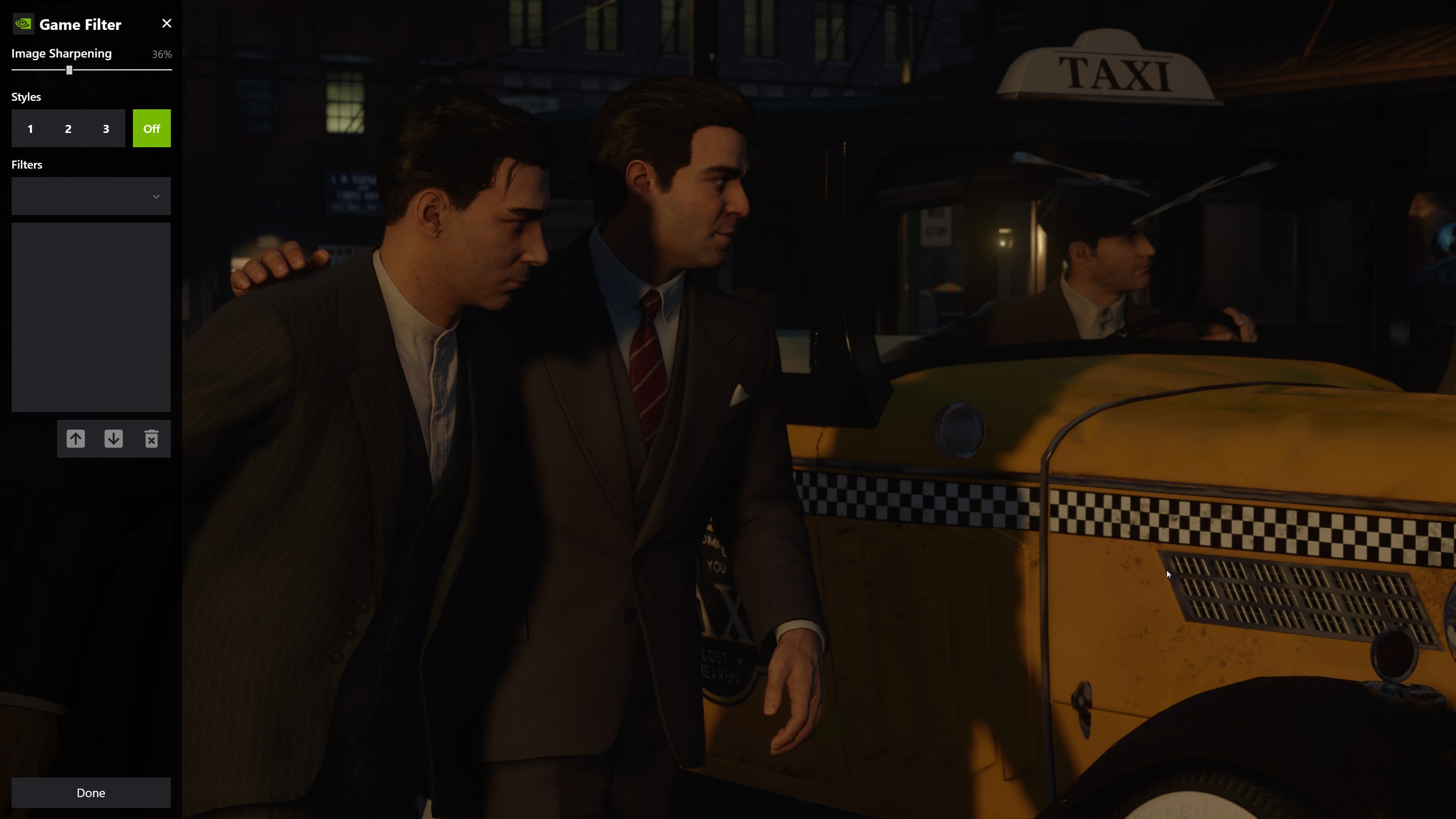1456x819 pixels.
Task: Move filter down with arrow button
Action: point(114,438)
